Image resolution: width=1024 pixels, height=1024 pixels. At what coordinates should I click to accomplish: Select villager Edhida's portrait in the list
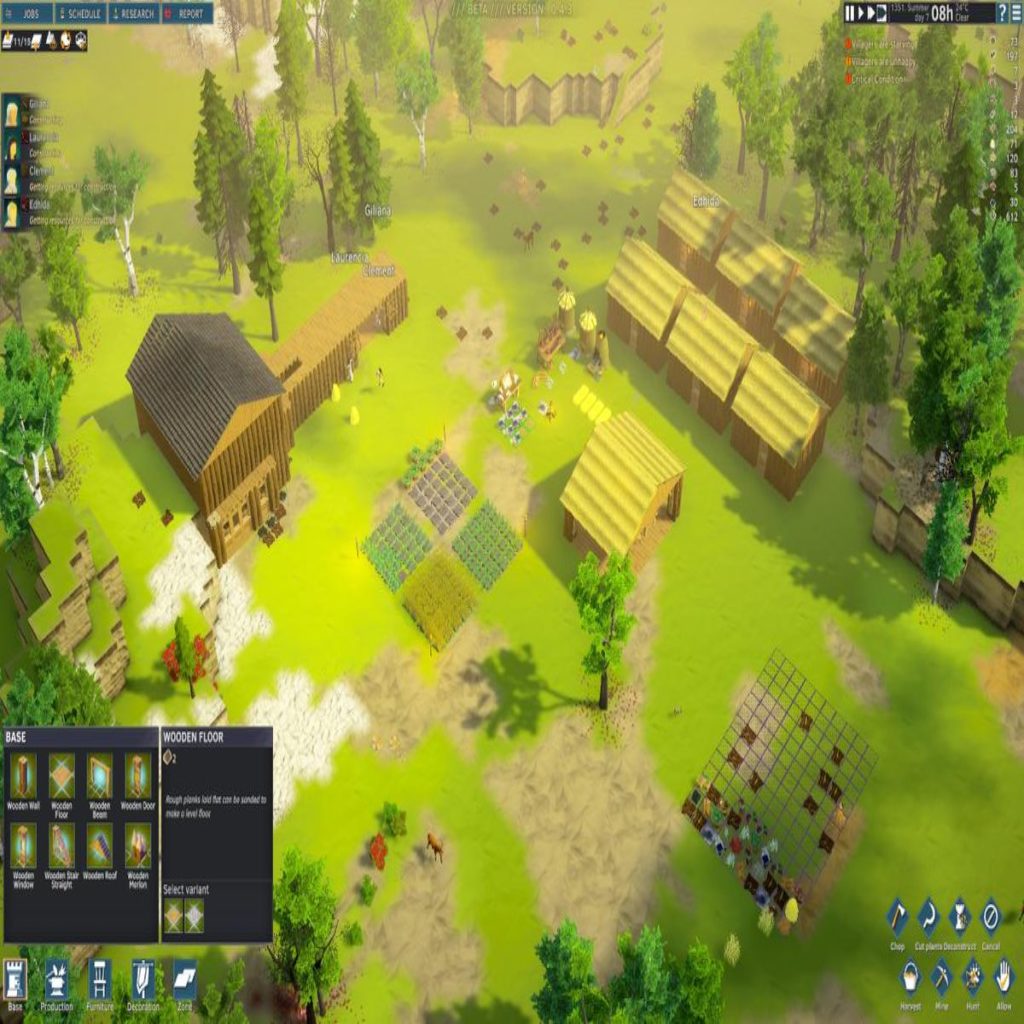[12, 212]
